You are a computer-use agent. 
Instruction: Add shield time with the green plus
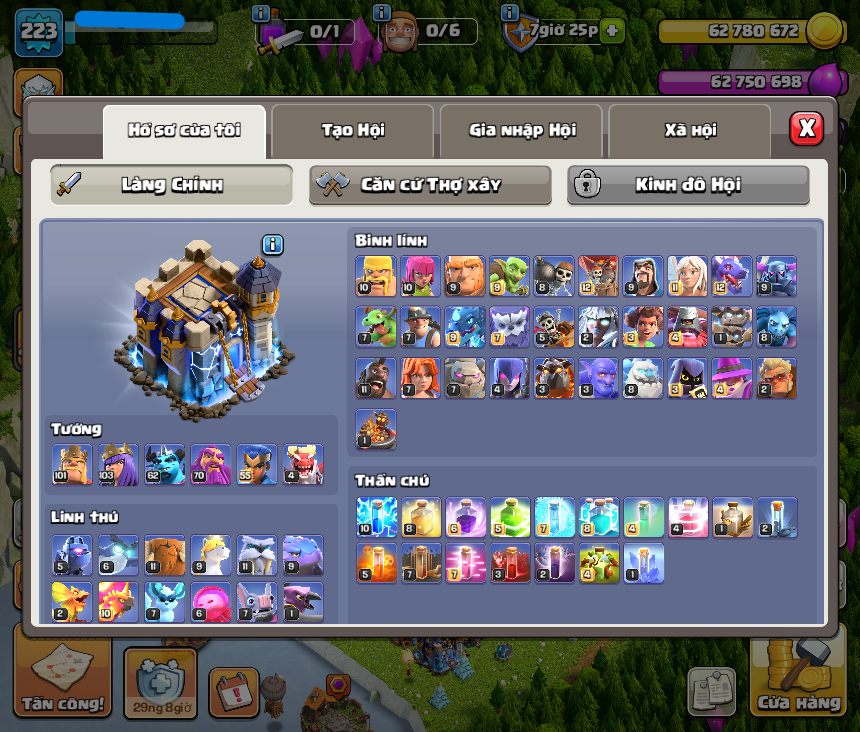point(612,31)
